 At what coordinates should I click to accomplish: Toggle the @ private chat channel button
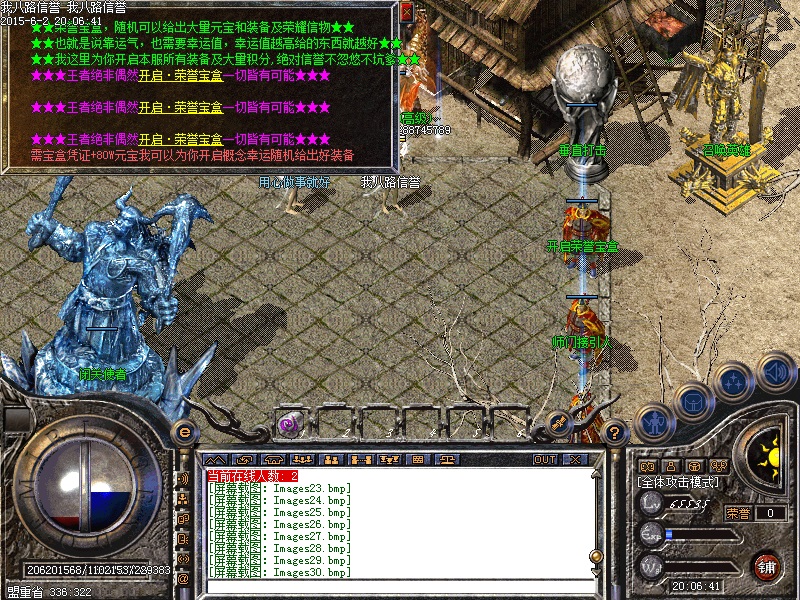[x=183, y=579]
